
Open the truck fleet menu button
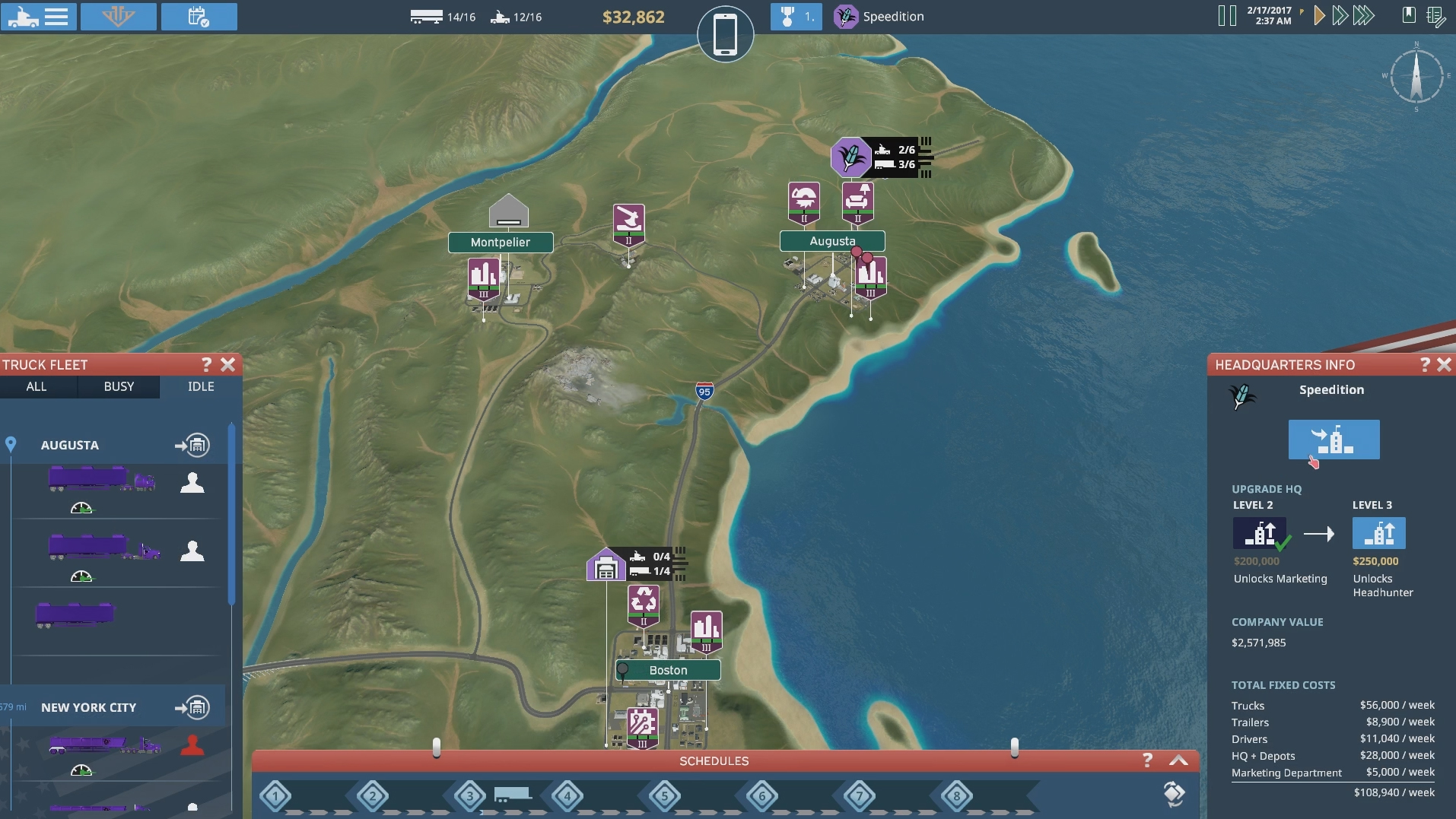coord(38,16)
